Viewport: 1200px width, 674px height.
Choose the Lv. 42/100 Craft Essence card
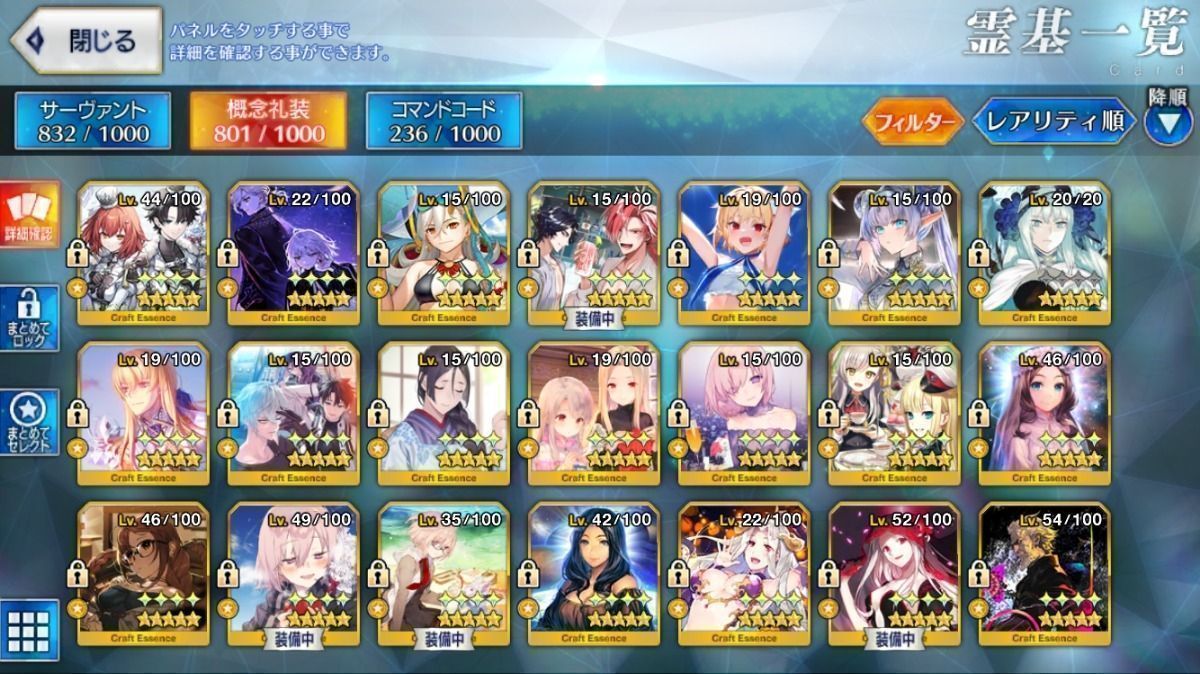click(x=593, y=573)
